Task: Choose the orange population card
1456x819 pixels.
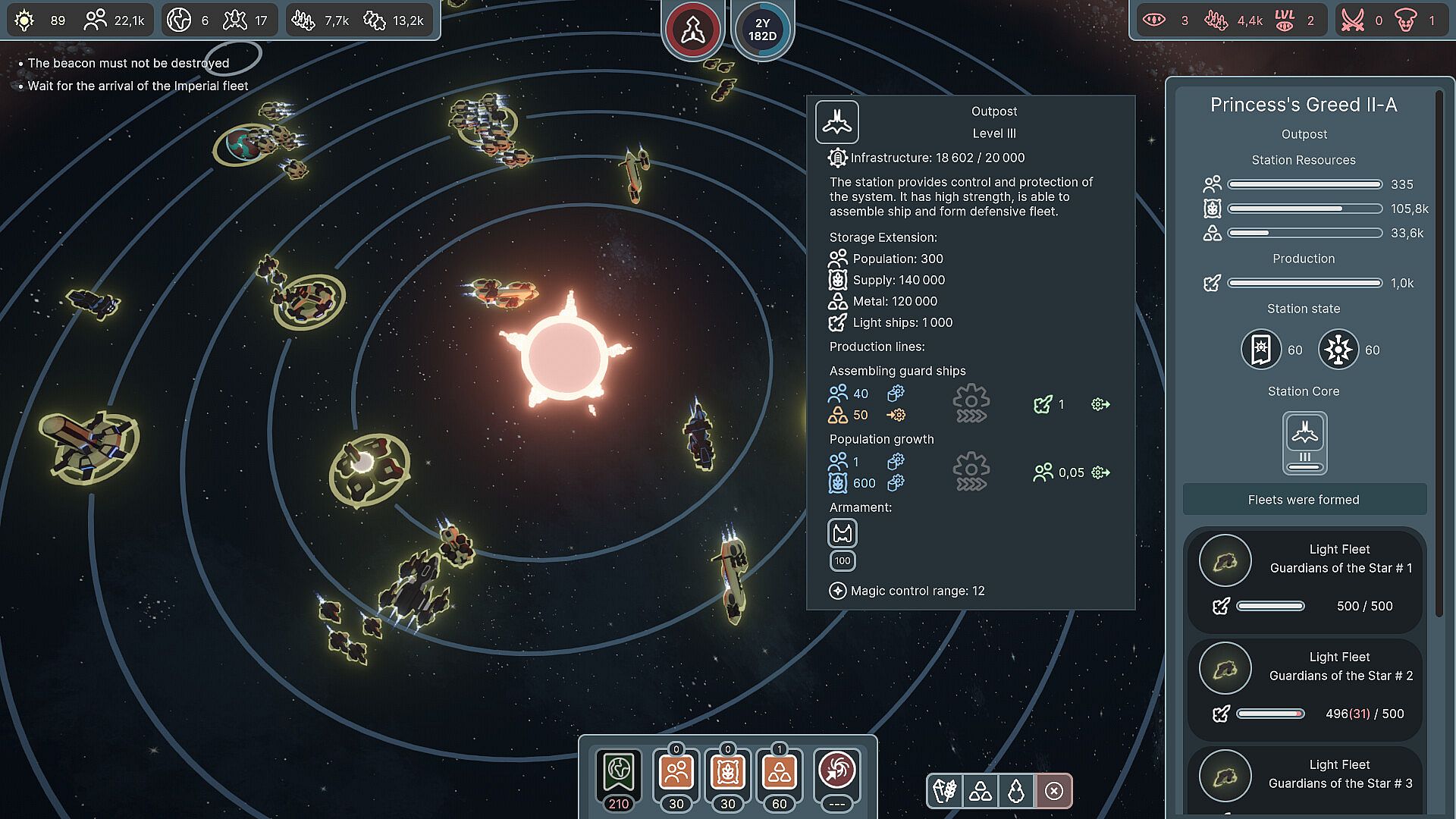Action: [676, 773]
